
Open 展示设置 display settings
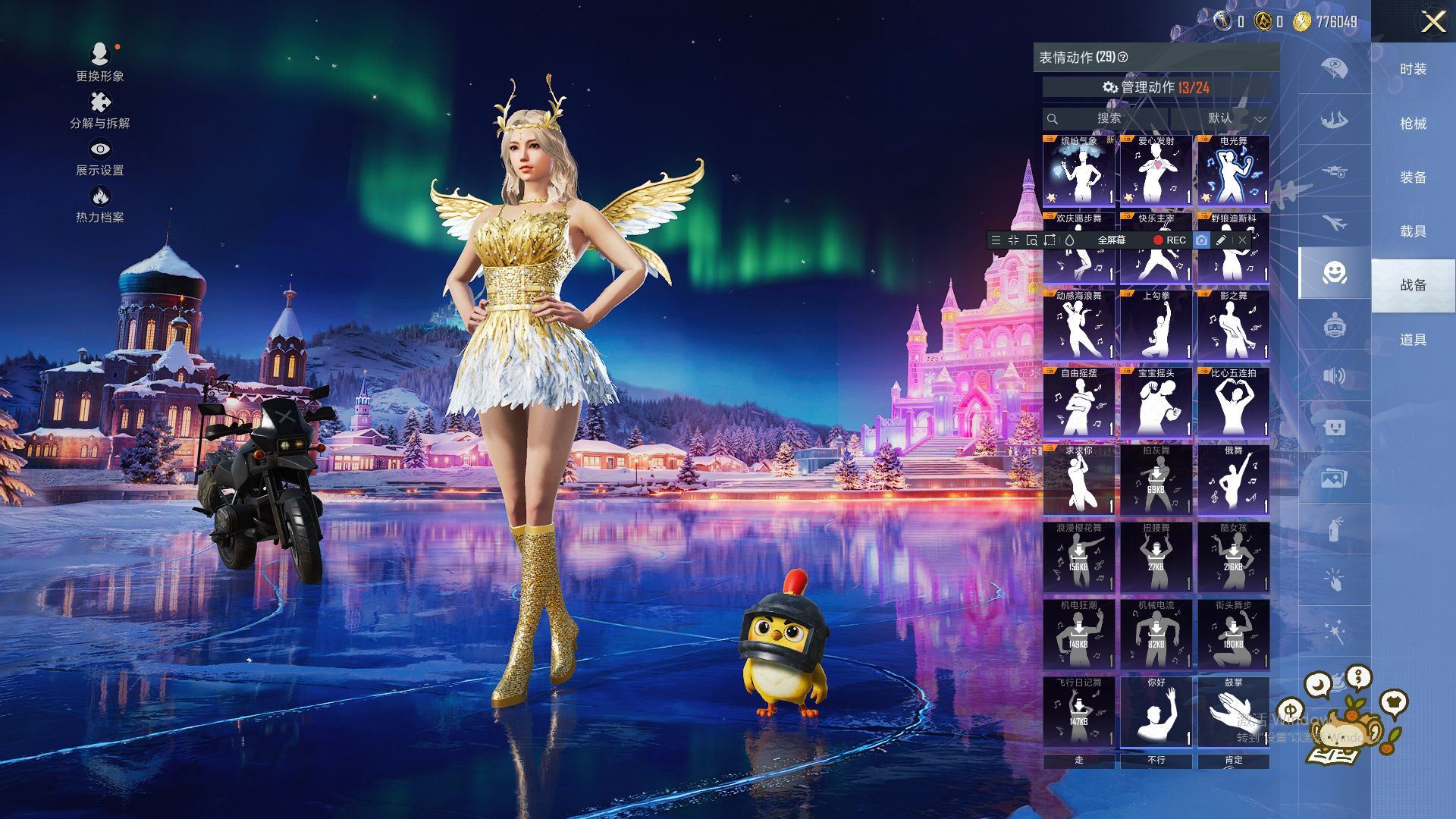tap(99, 157)
